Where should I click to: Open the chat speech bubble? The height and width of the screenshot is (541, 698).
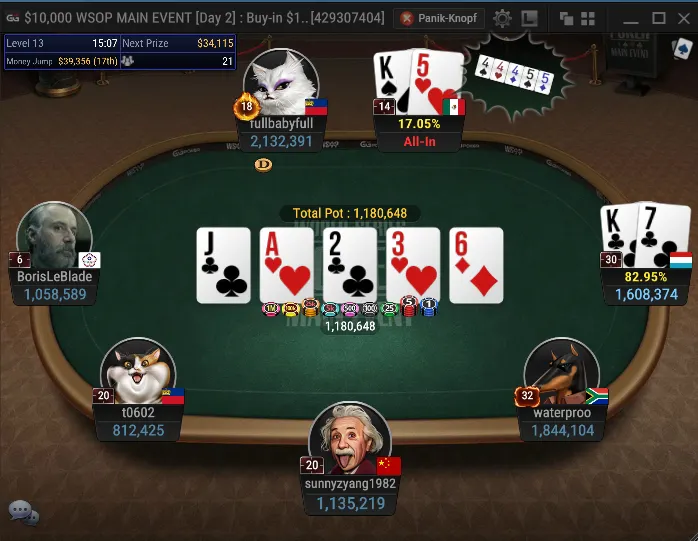[x=23, y=513]
